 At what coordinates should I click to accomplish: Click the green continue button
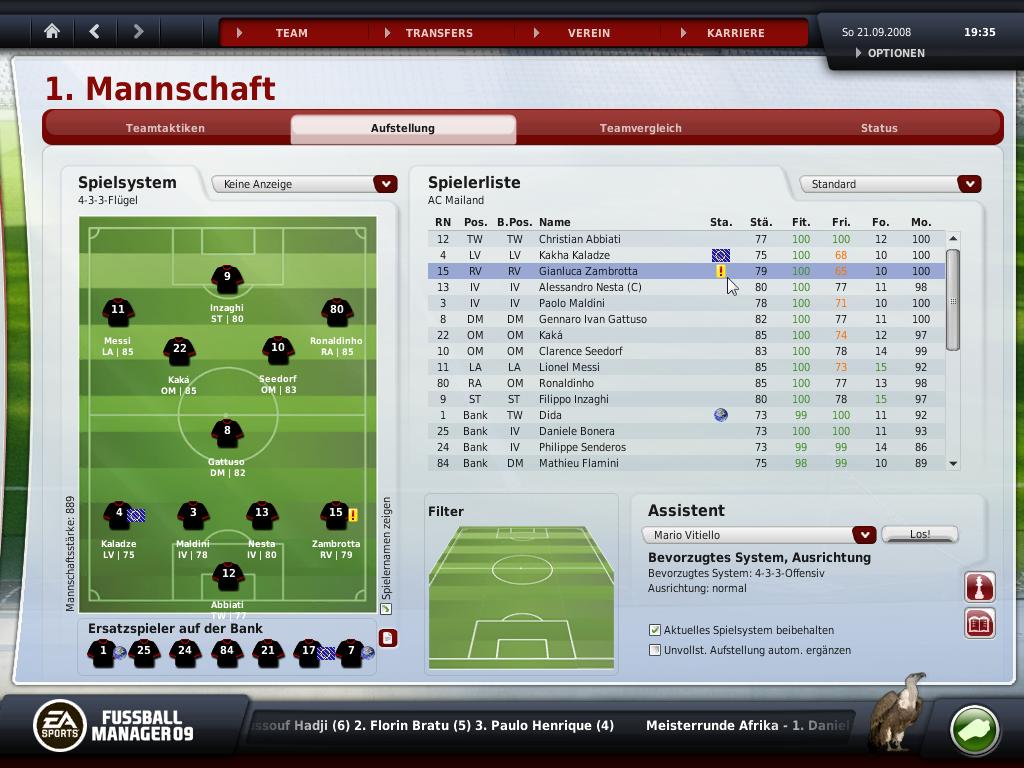point(973,729)
